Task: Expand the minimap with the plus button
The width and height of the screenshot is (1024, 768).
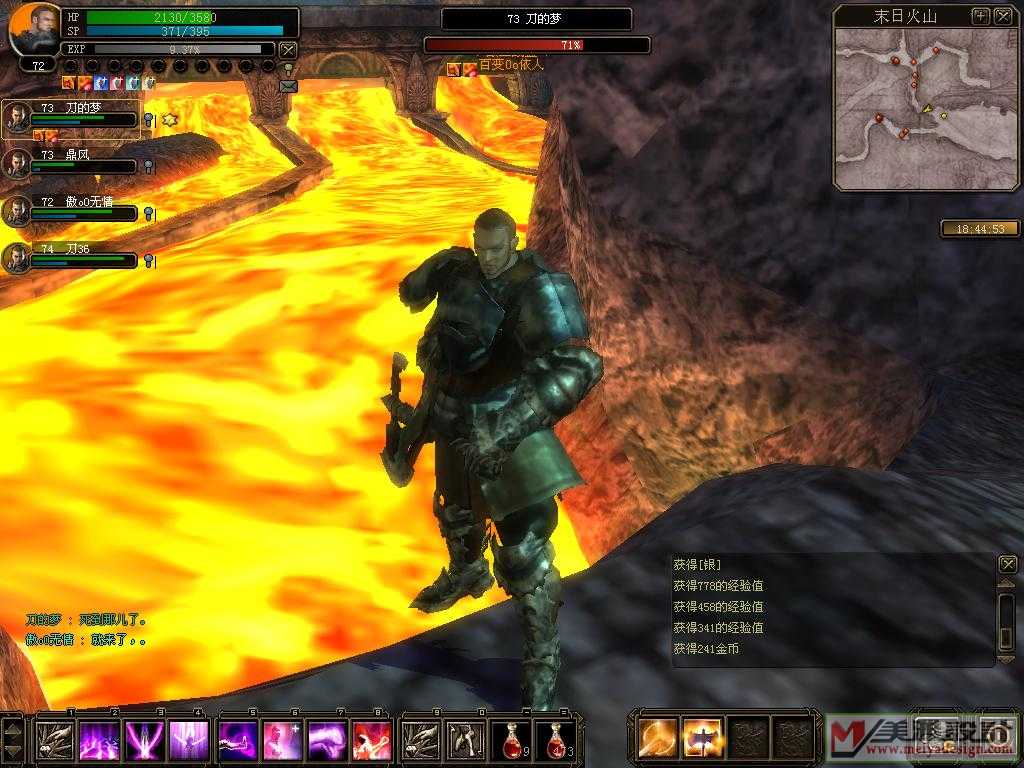Action: pos(980,16)
